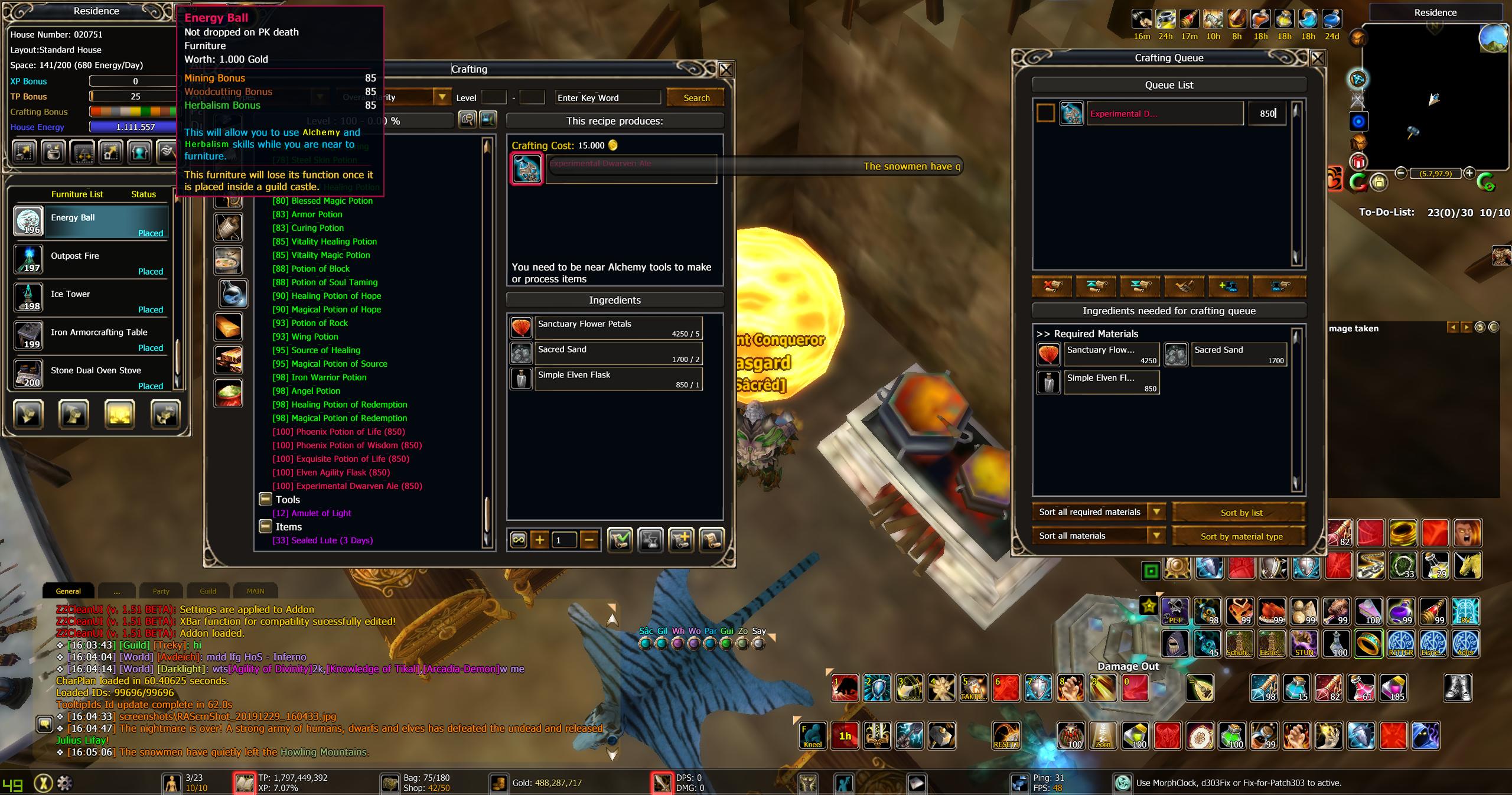
Task: Switch to the Party chat tab
Action: 161,591
